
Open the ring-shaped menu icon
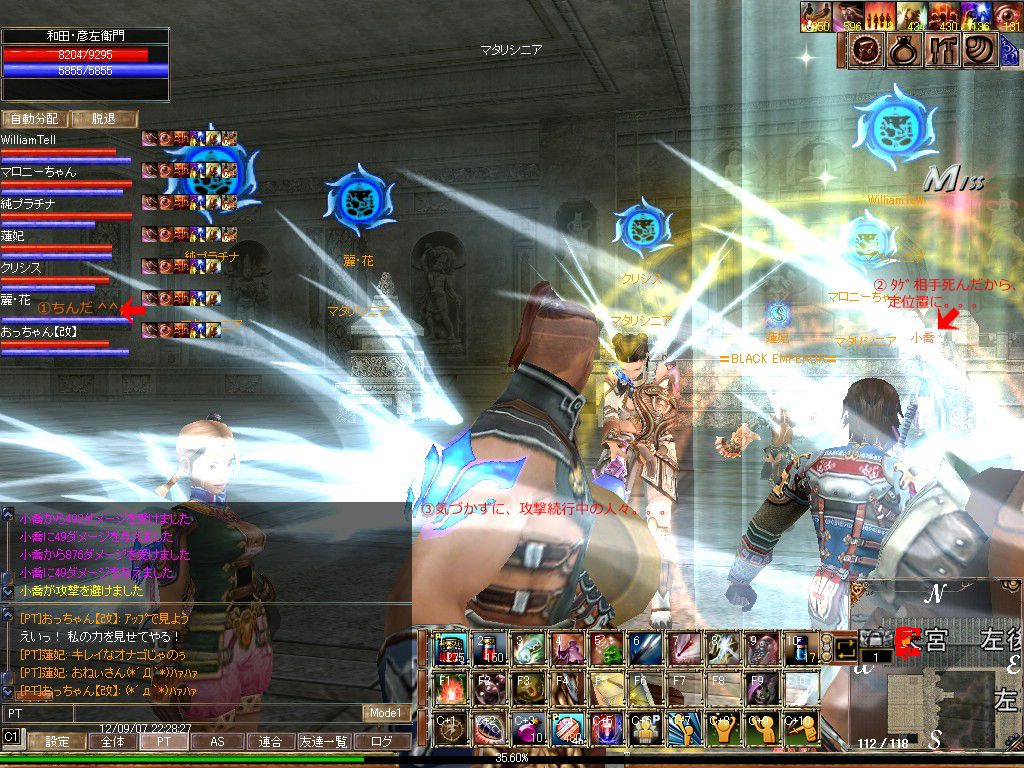click(x=904, y=51)
